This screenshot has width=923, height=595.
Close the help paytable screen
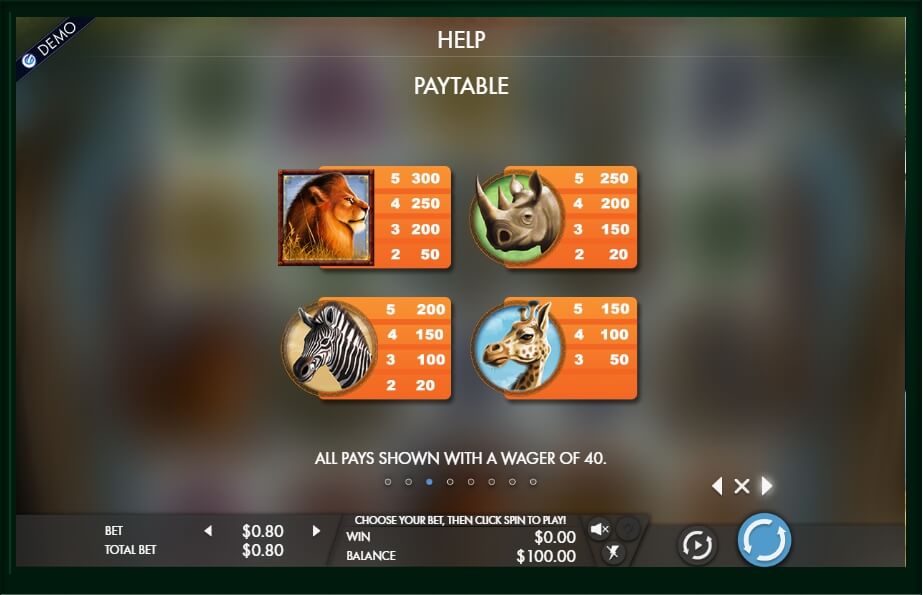(x=742, y=486)
